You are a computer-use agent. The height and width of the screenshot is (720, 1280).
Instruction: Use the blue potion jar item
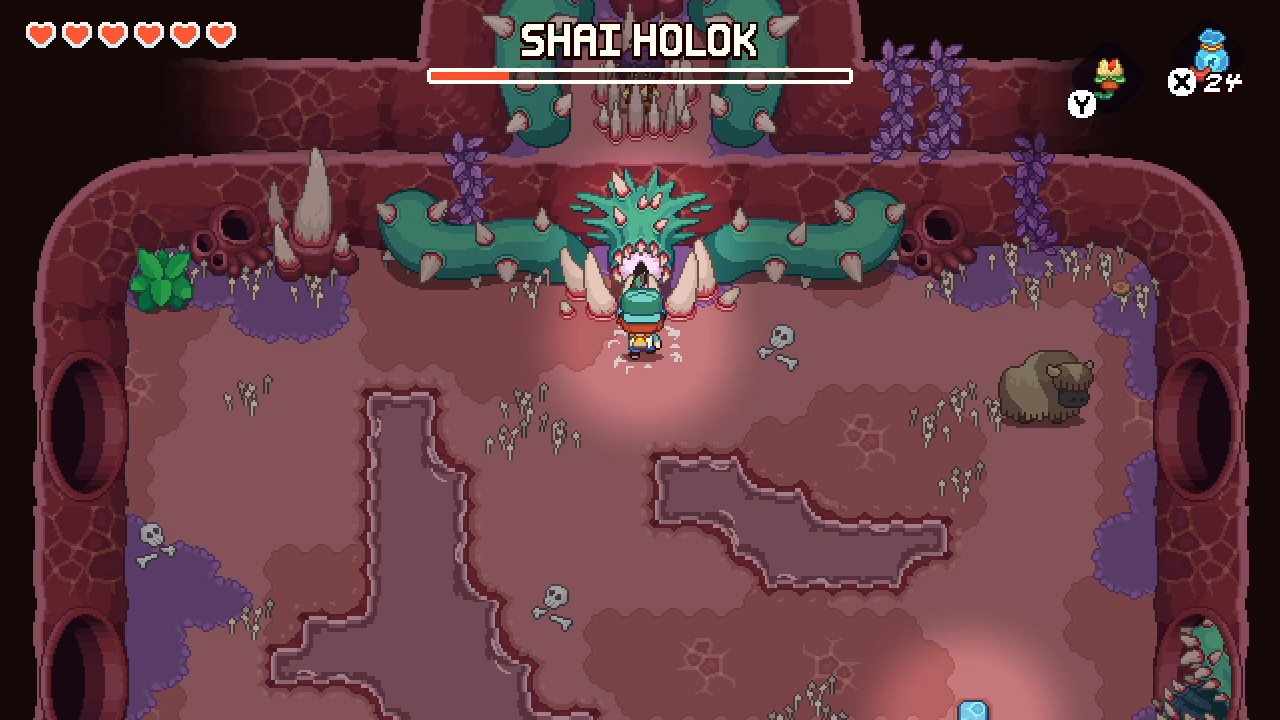point(1211,54)
